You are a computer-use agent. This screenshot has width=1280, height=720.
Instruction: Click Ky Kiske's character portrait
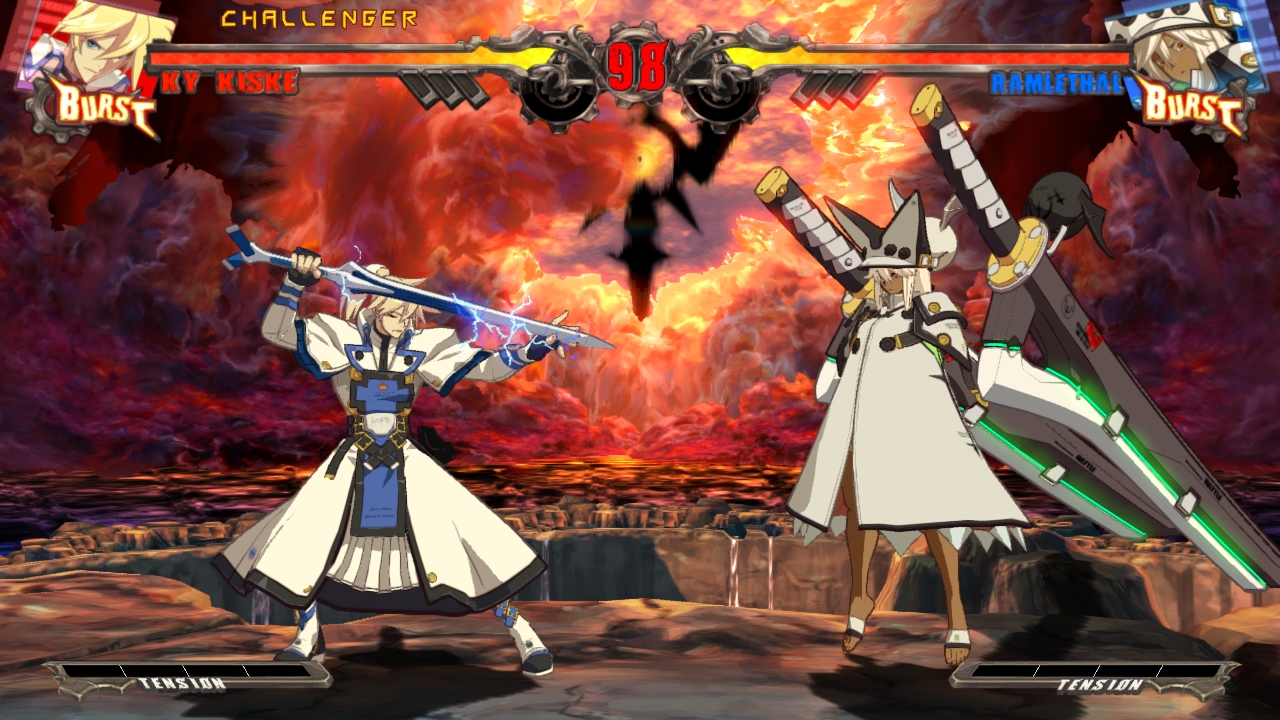(x=95, y=40)
